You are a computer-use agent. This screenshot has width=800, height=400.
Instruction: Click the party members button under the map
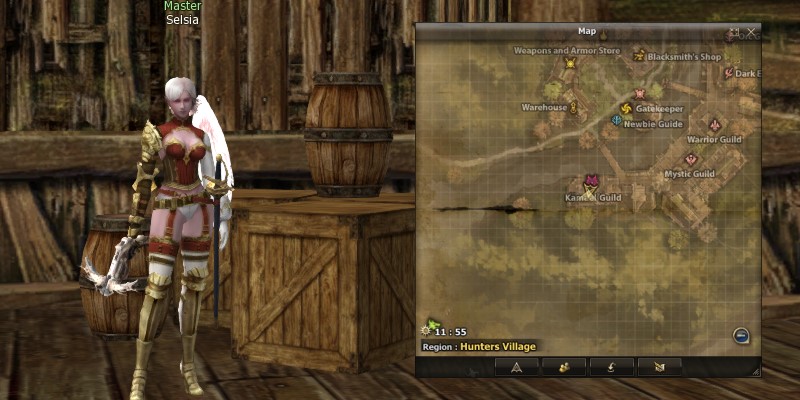click(564, 367)
